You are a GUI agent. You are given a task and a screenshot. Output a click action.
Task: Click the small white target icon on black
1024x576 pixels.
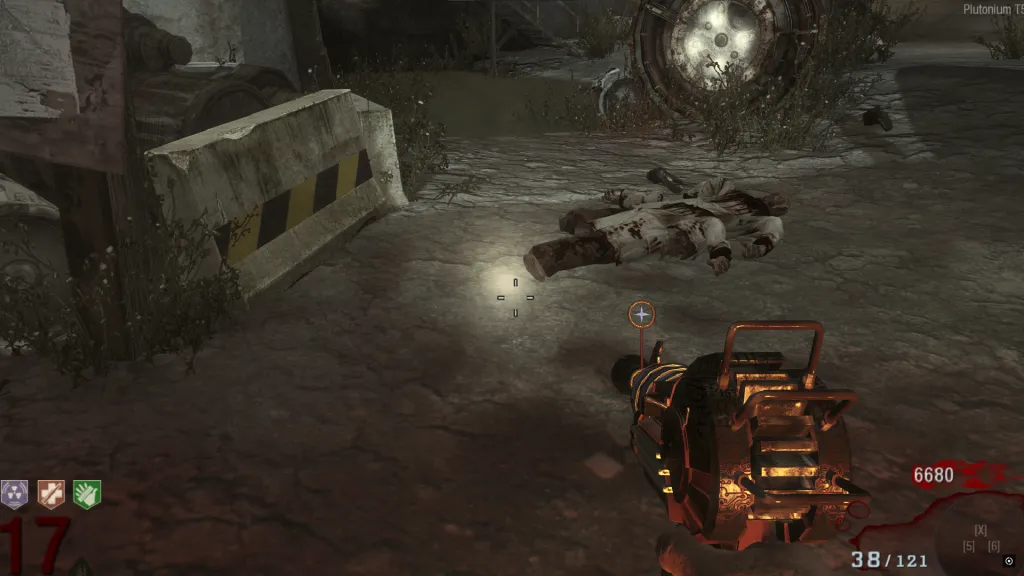[x=1009, y=561]
